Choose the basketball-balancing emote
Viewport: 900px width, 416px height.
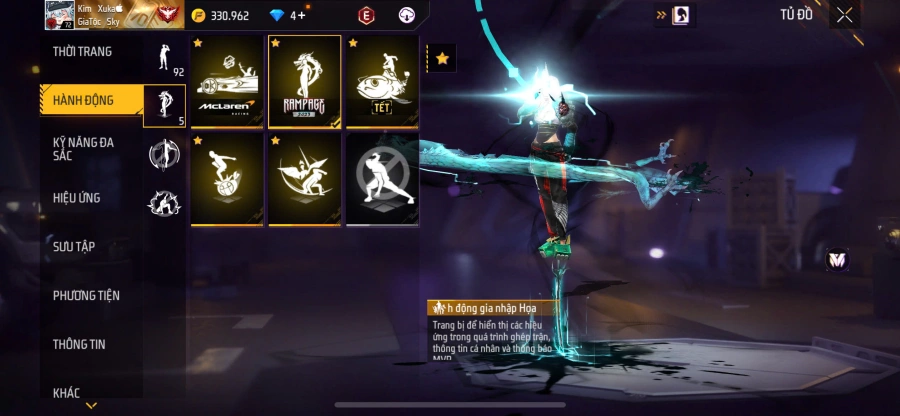tap(227, 179)
